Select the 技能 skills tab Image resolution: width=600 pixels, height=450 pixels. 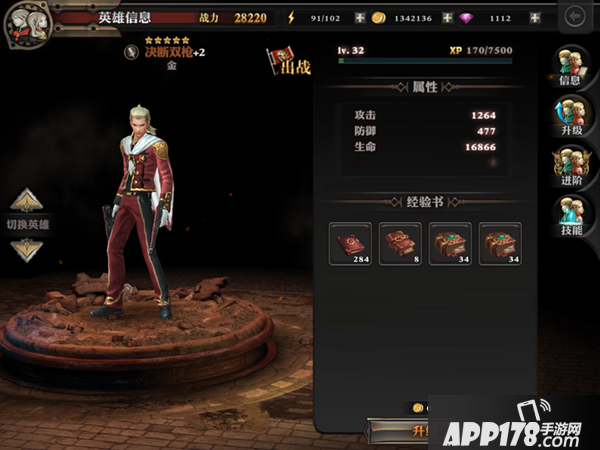point(573,218)
